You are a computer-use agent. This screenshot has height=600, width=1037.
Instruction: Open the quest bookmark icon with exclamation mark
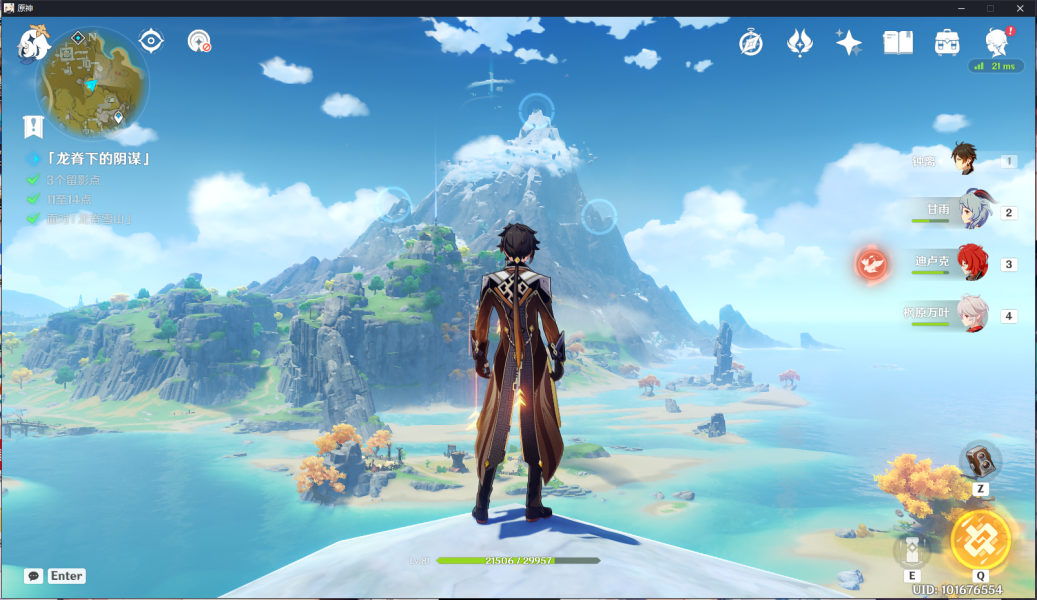tap(34, 126)
